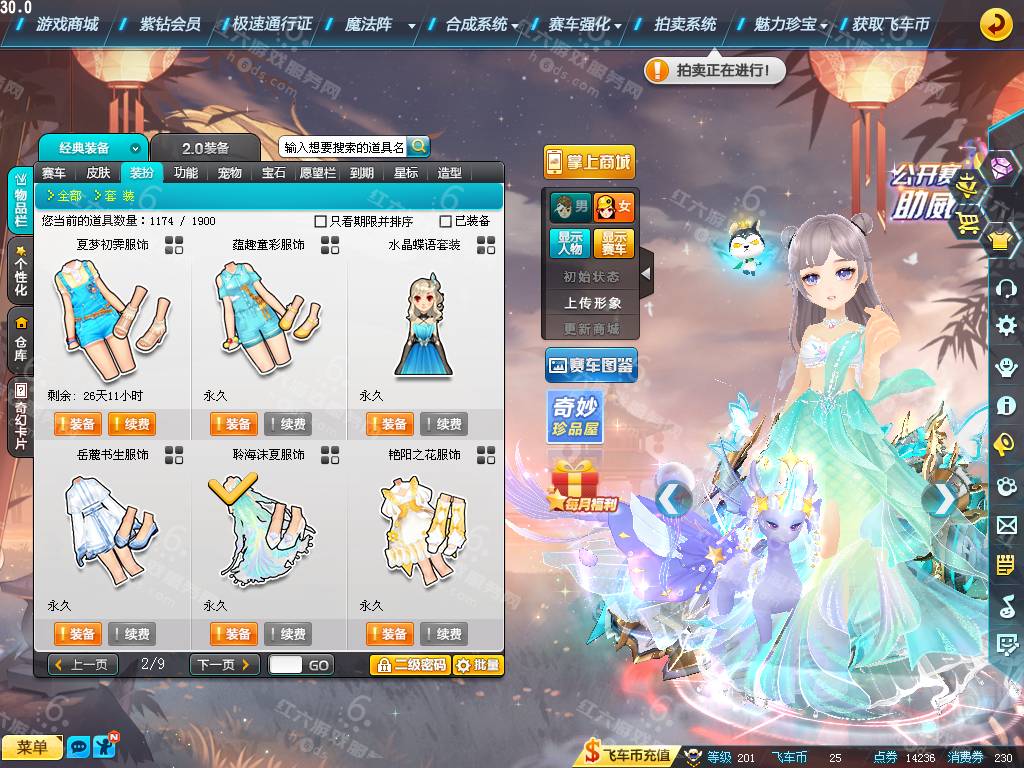Open the 赛车图鉴 car encyclopedia
Viewport: 1024px width, 768px height.
(591, 367)
